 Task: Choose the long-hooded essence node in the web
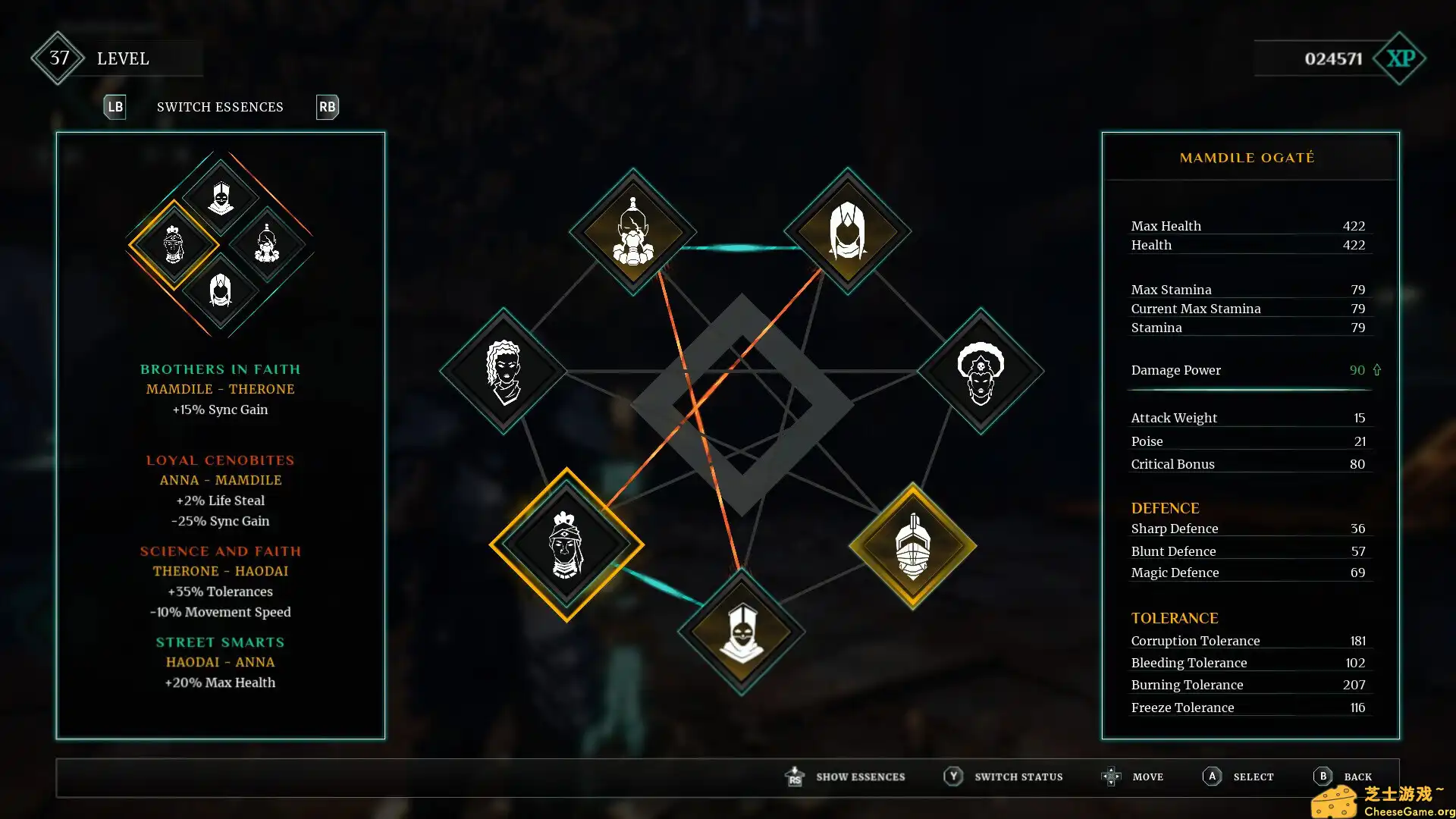pos(847,231)
